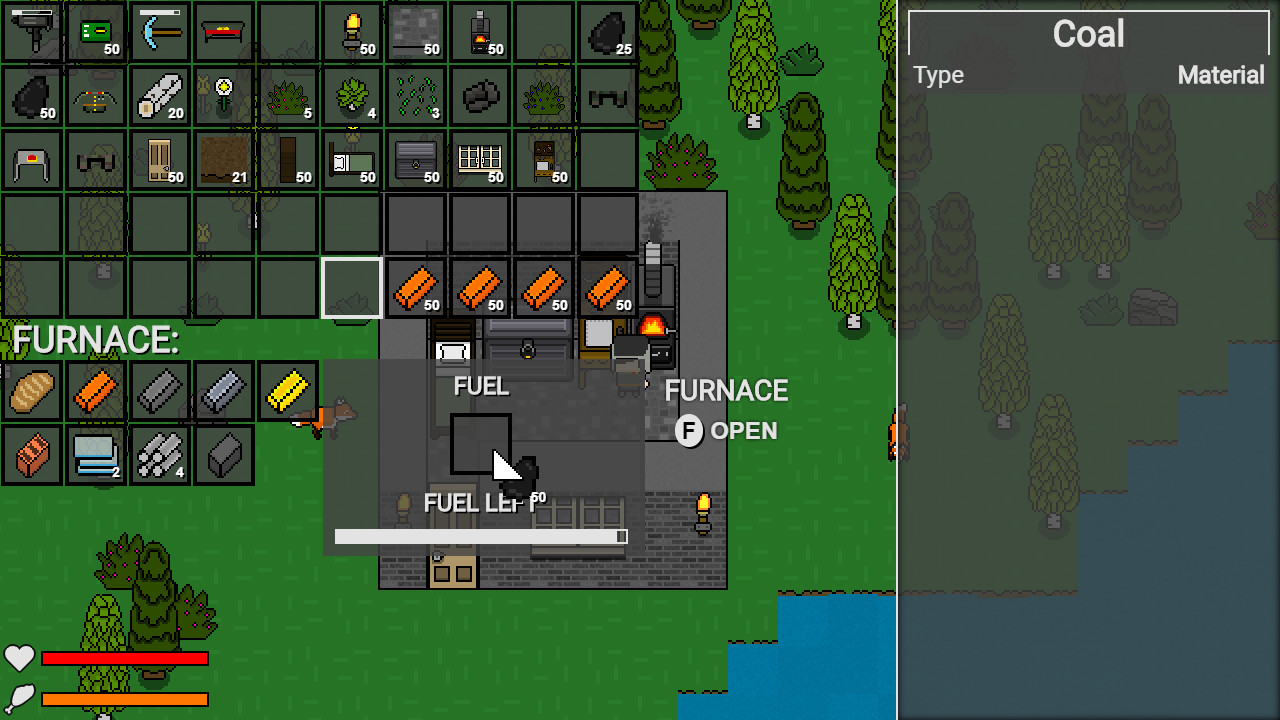Select the steel rods recipe showing 4
Viewport: 1280px width, 720px height.
160,455
